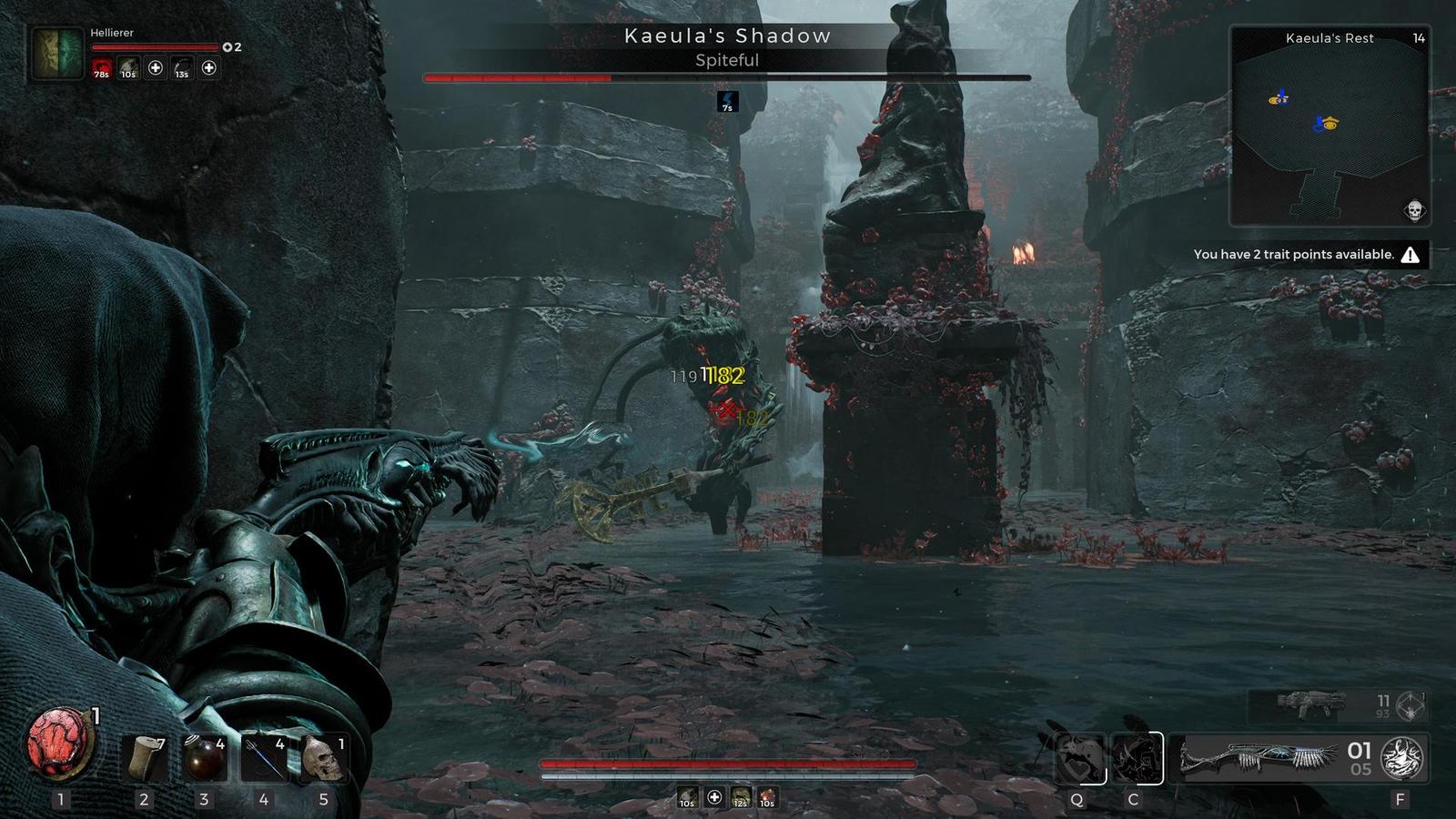1456x819 pixels.
Task: Open the trait points available notification
Action: click(1309, 255)
